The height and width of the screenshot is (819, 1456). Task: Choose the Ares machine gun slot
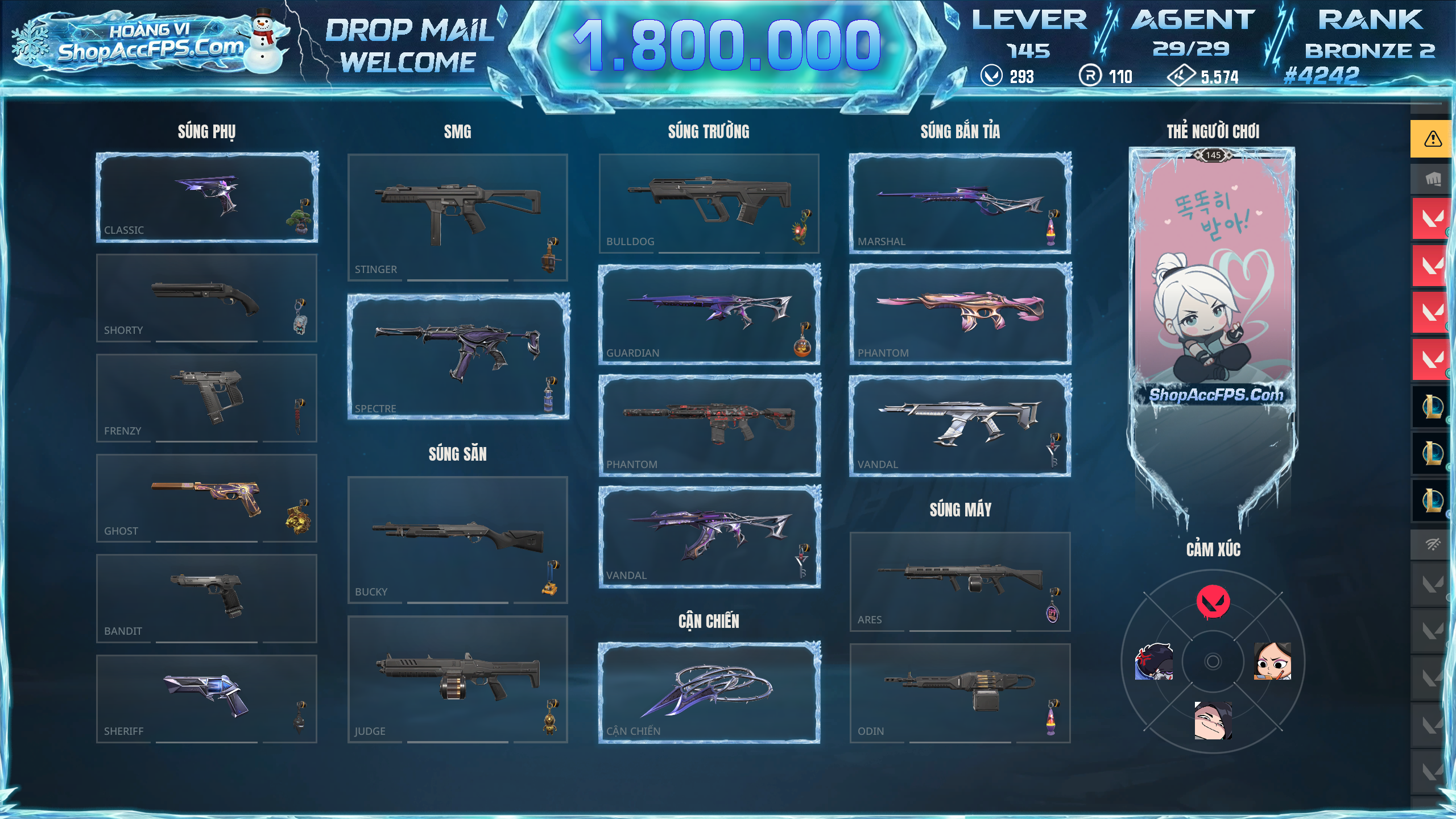coord(960,581)
